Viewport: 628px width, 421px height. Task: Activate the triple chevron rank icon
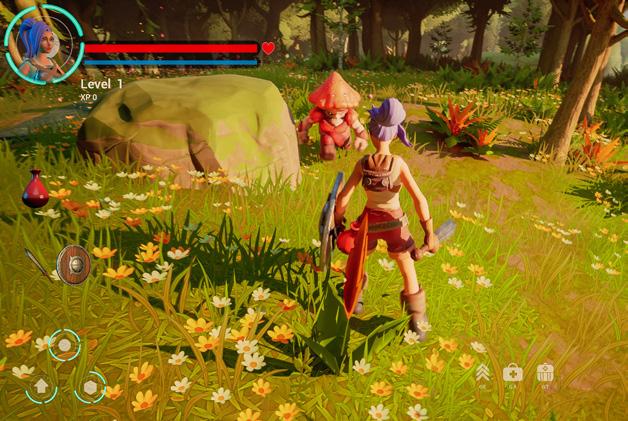pyautogui.click(x=483, y=372)
